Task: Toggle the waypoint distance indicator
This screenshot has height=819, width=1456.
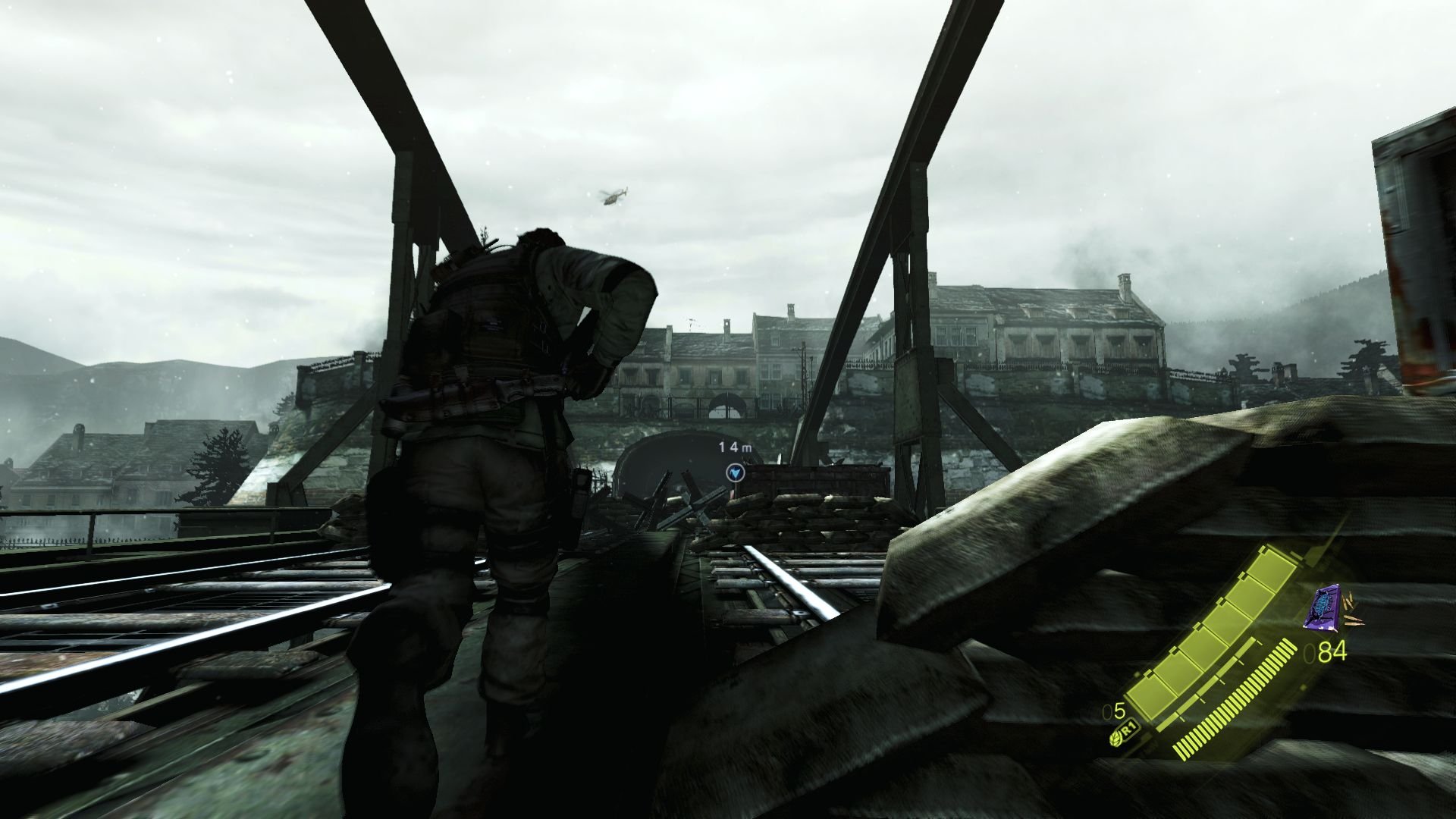Action: tap(733, 447)
